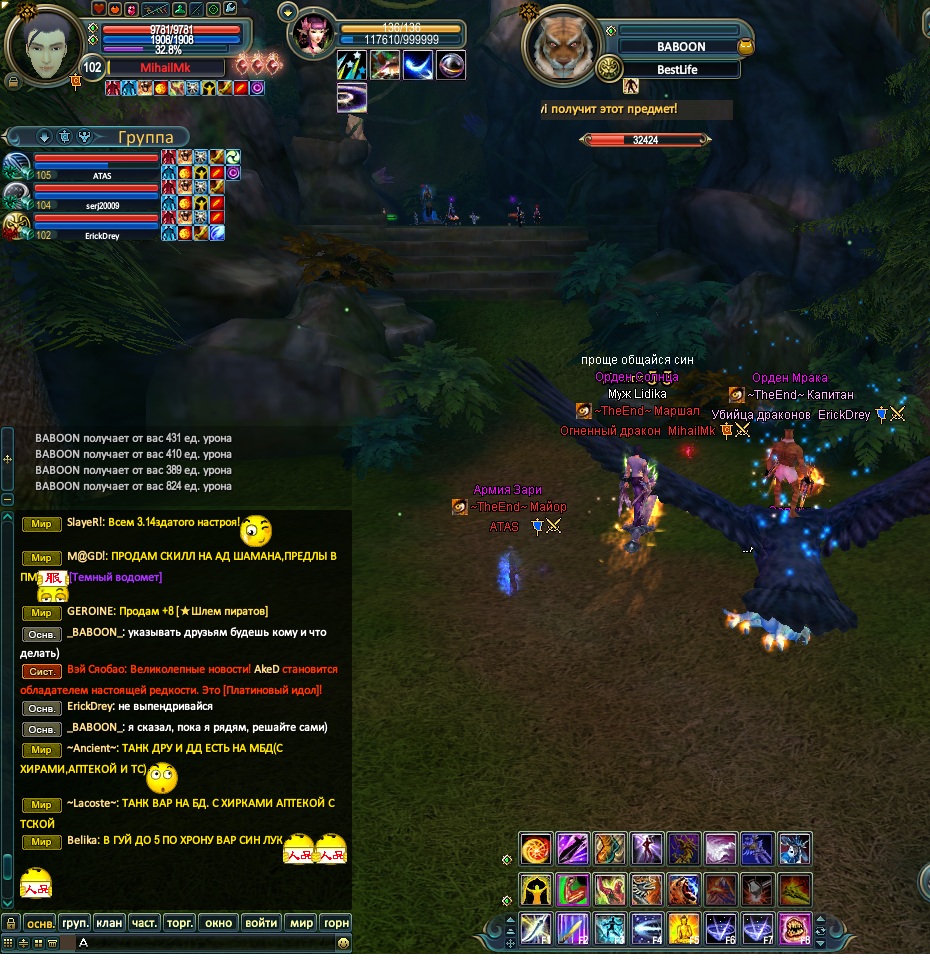Switch to the "торг." trade chat tab

180,923
